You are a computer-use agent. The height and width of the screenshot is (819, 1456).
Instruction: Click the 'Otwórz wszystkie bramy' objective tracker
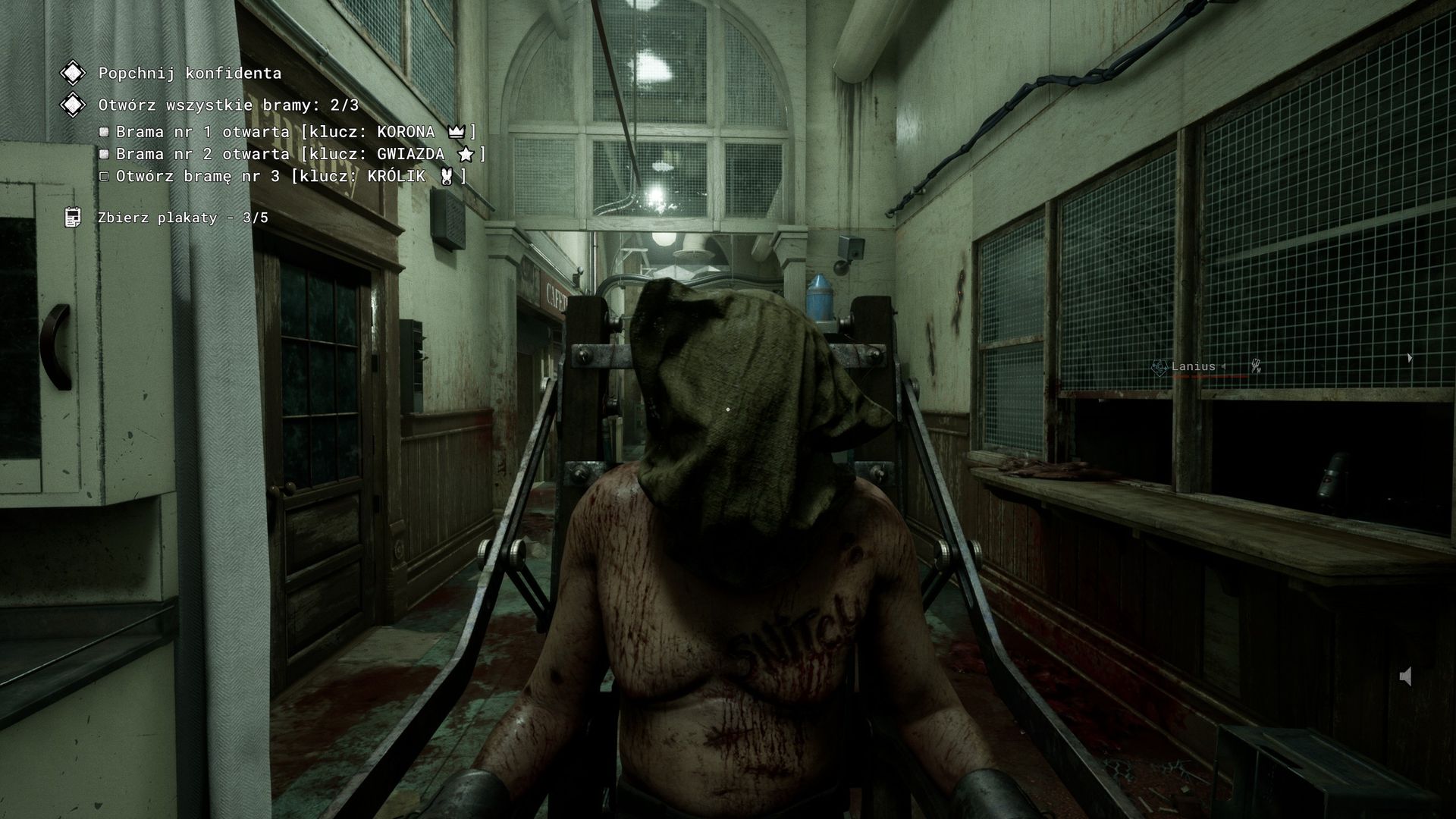(228, 105)
